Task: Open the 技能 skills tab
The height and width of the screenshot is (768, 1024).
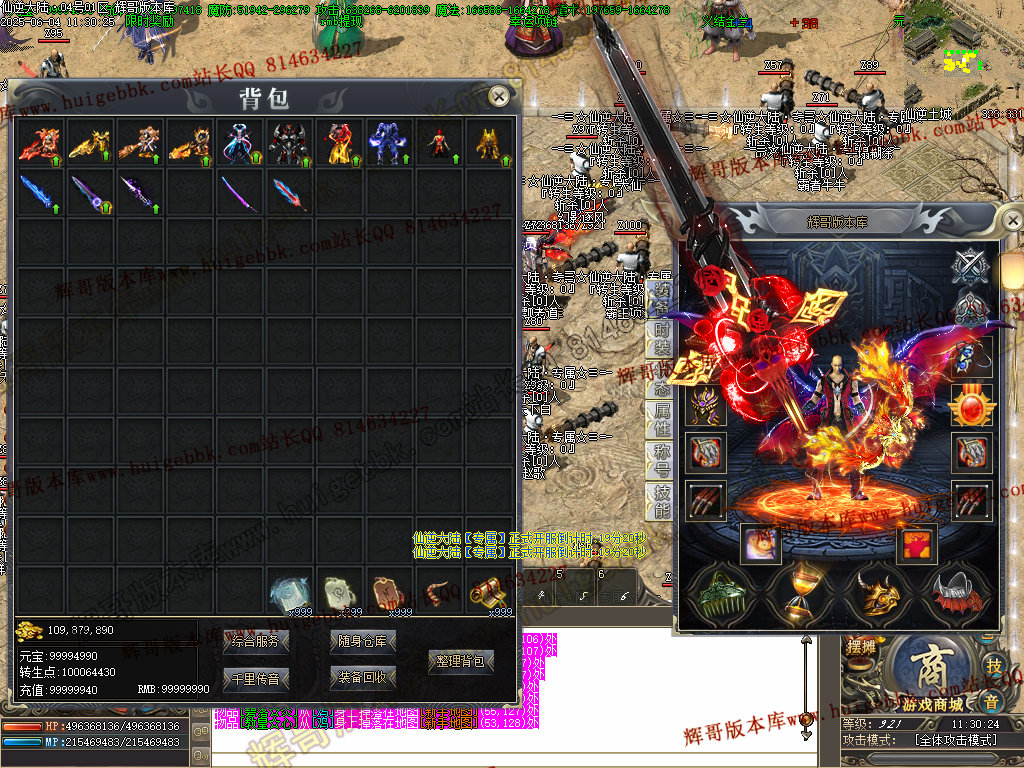Action: coord(661,500)
